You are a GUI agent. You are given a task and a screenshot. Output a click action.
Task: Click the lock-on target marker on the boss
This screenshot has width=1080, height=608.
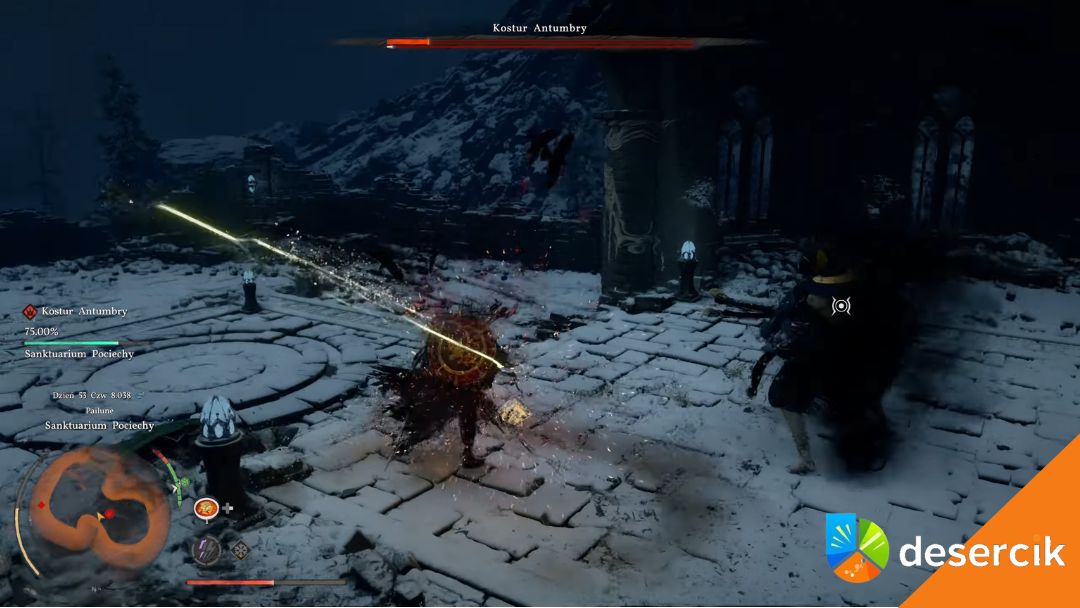[841, 305]
